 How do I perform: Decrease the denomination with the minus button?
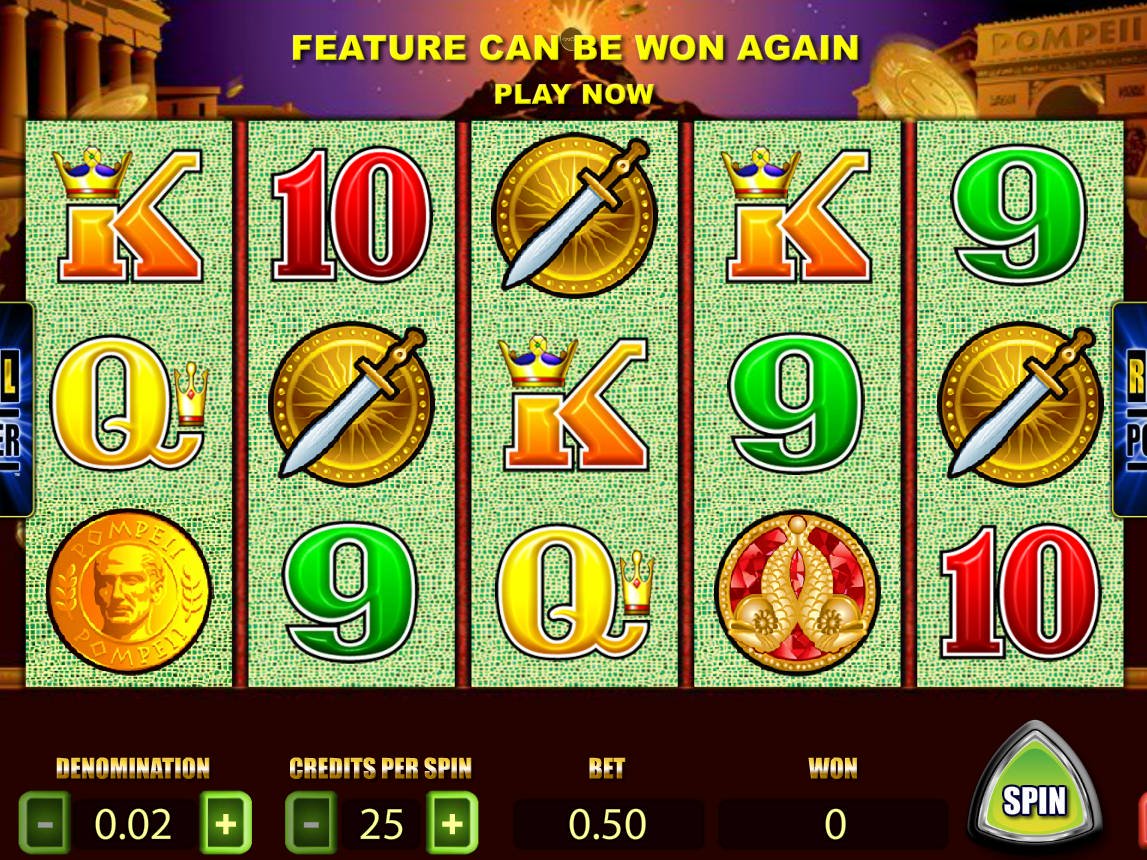pos(44,824)
